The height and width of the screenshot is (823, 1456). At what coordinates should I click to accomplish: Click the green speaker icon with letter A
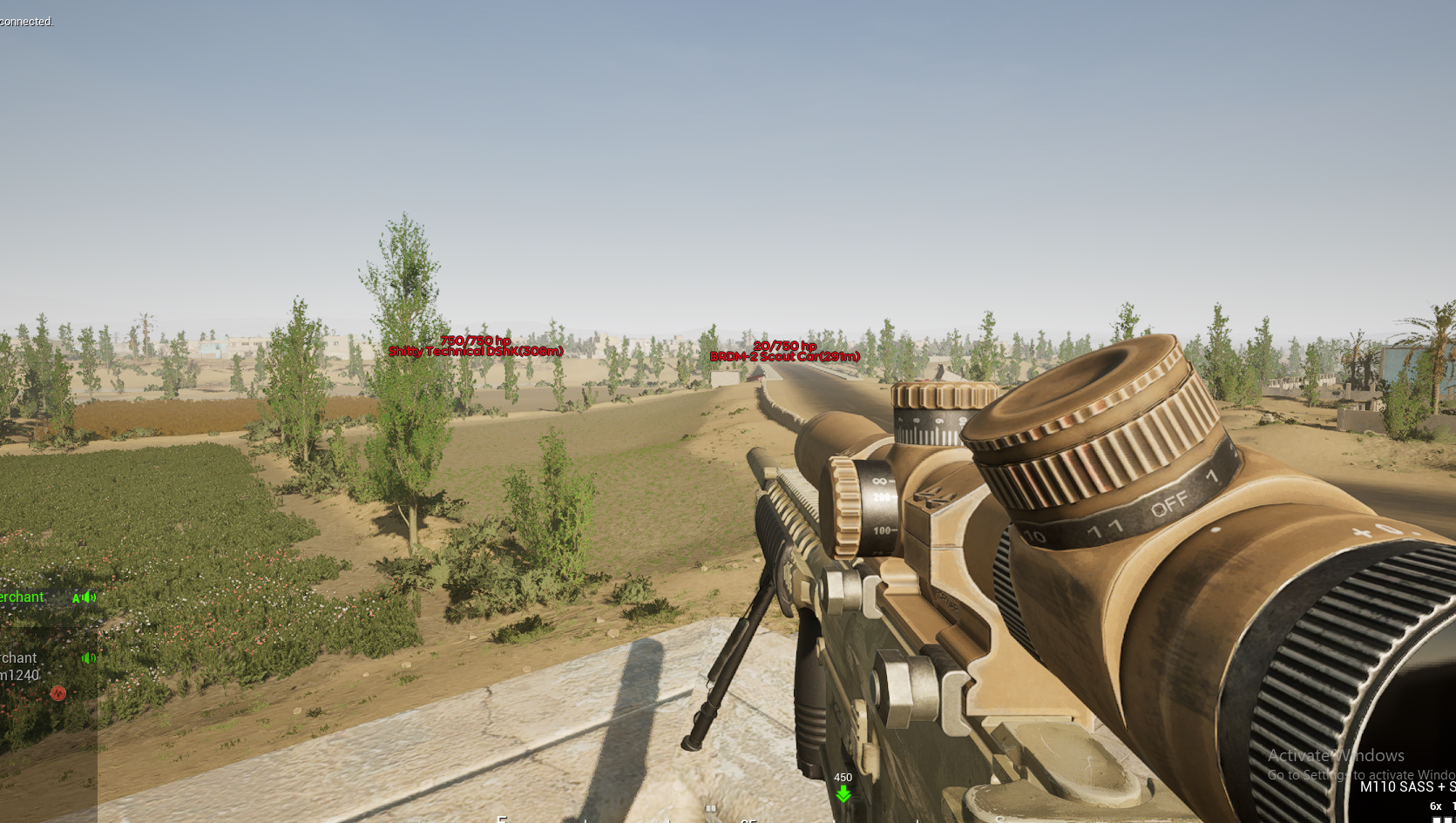coord(85,597)
